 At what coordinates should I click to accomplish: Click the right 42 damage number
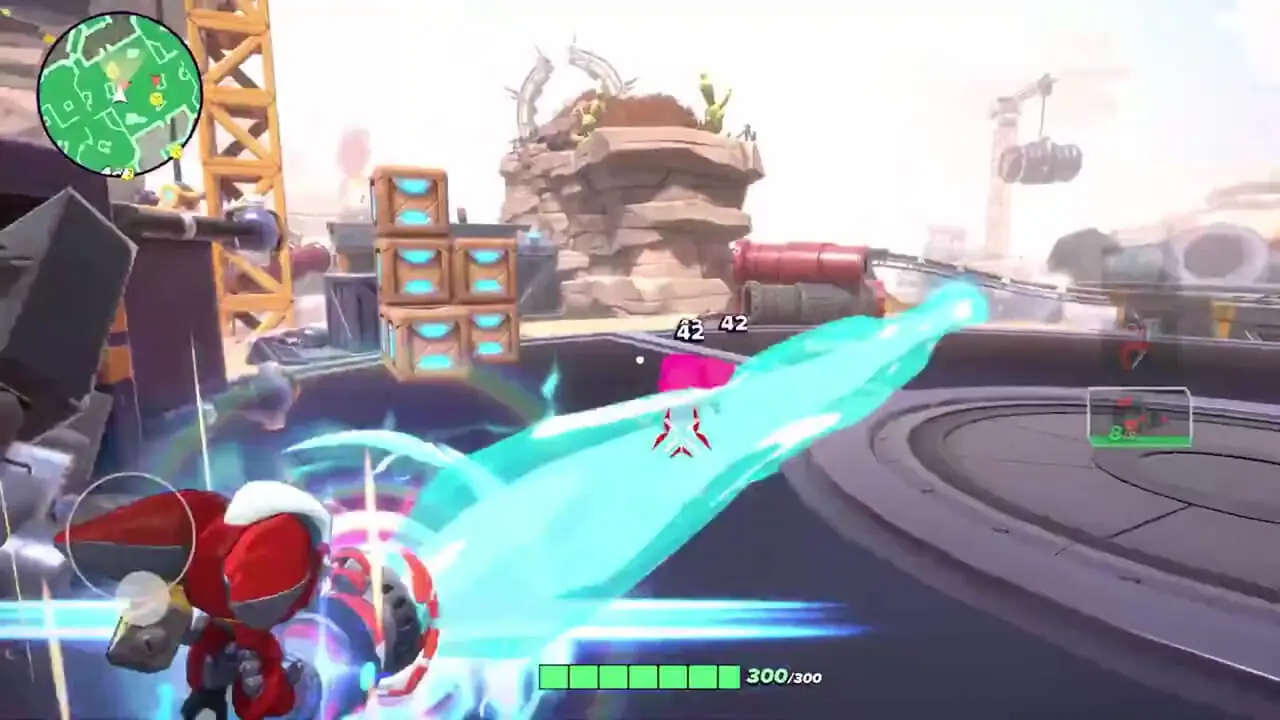pos(733,322)
